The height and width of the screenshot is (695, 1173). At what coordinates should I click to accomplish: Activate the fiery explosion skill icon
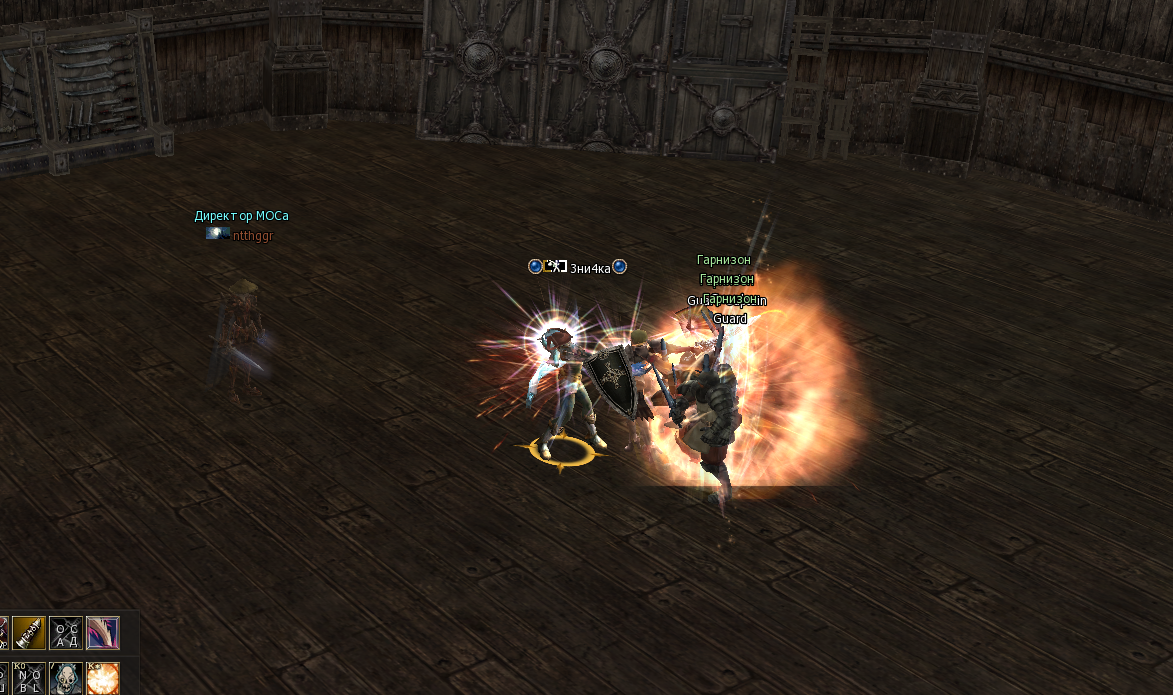pos(103,677)
